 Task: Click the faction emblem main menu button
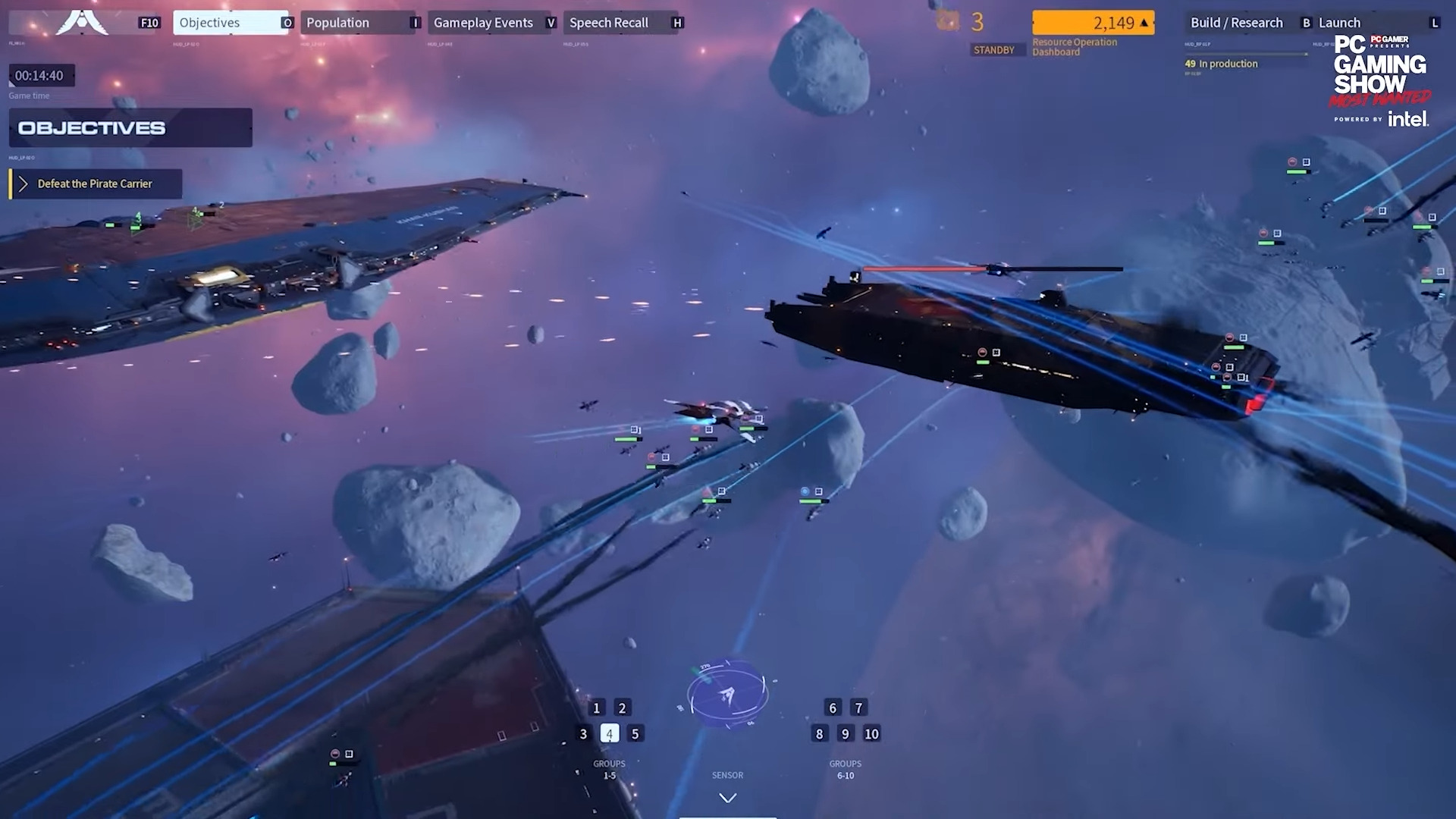tap(82, 23)
